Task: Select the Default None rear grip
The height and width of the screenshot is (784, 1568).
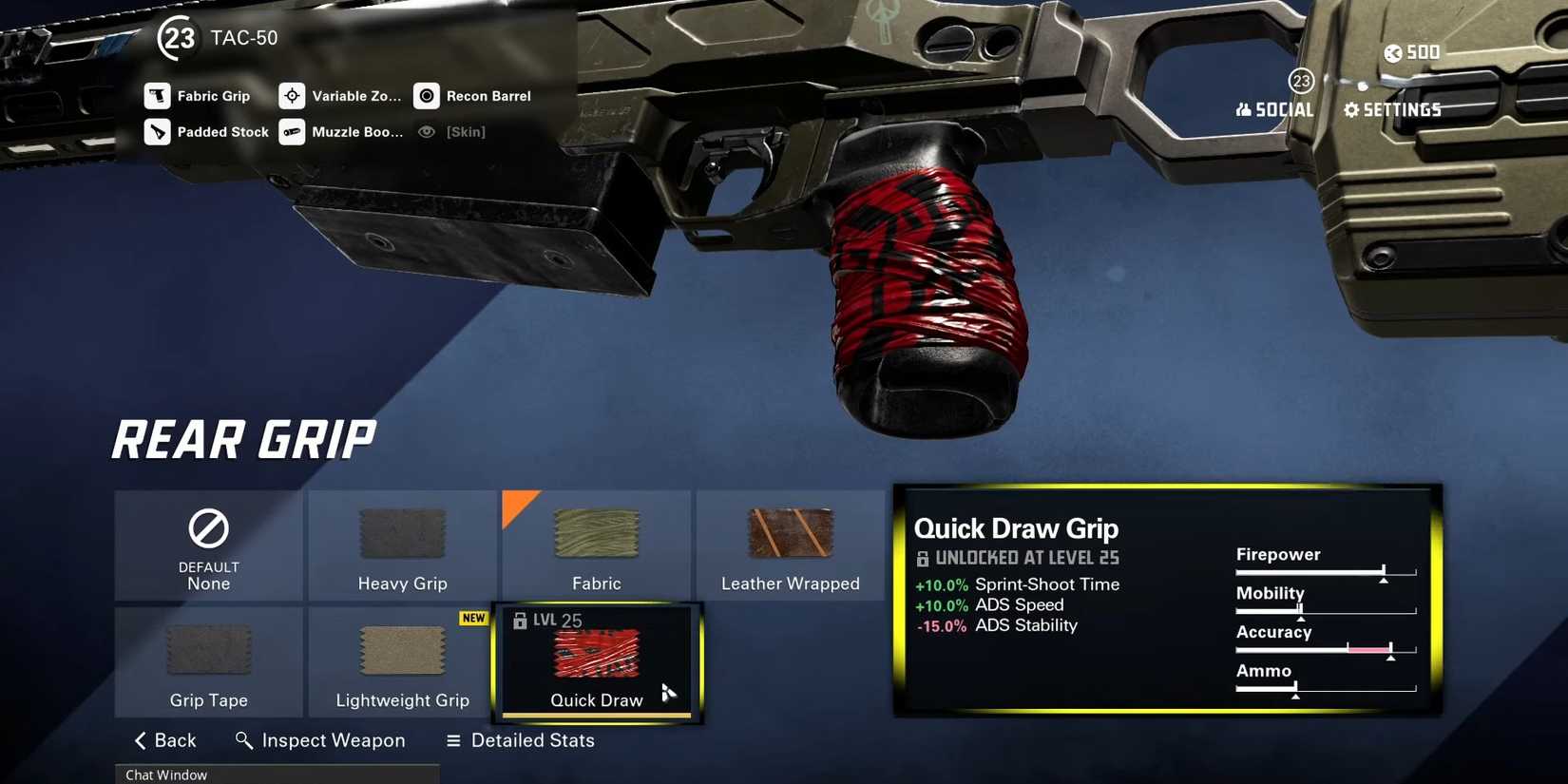Action: 209,546
